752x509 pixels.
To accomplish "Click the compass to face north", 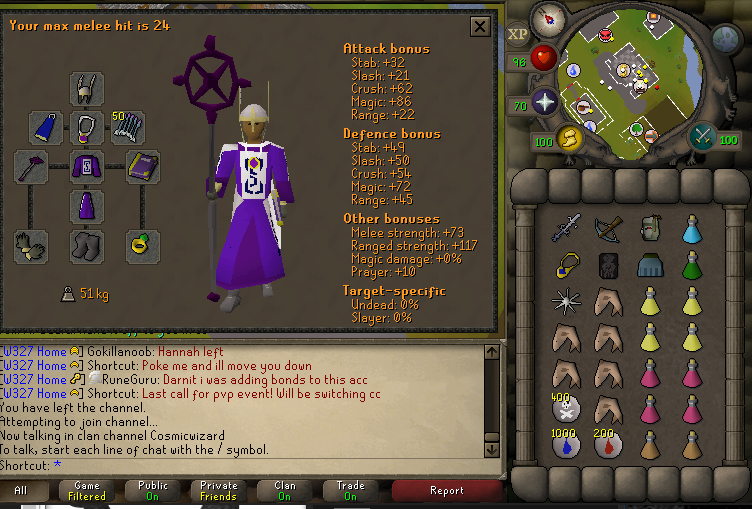I will pyautogui.click(x=548, y=19).
